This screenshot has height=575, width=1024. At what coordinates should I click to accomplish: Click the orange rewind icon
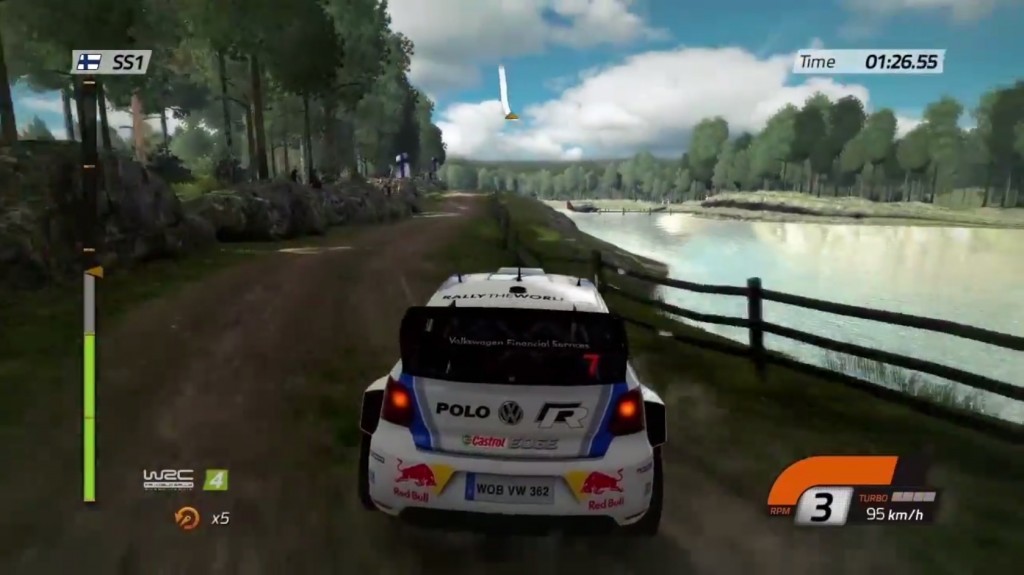click(187, 517)
